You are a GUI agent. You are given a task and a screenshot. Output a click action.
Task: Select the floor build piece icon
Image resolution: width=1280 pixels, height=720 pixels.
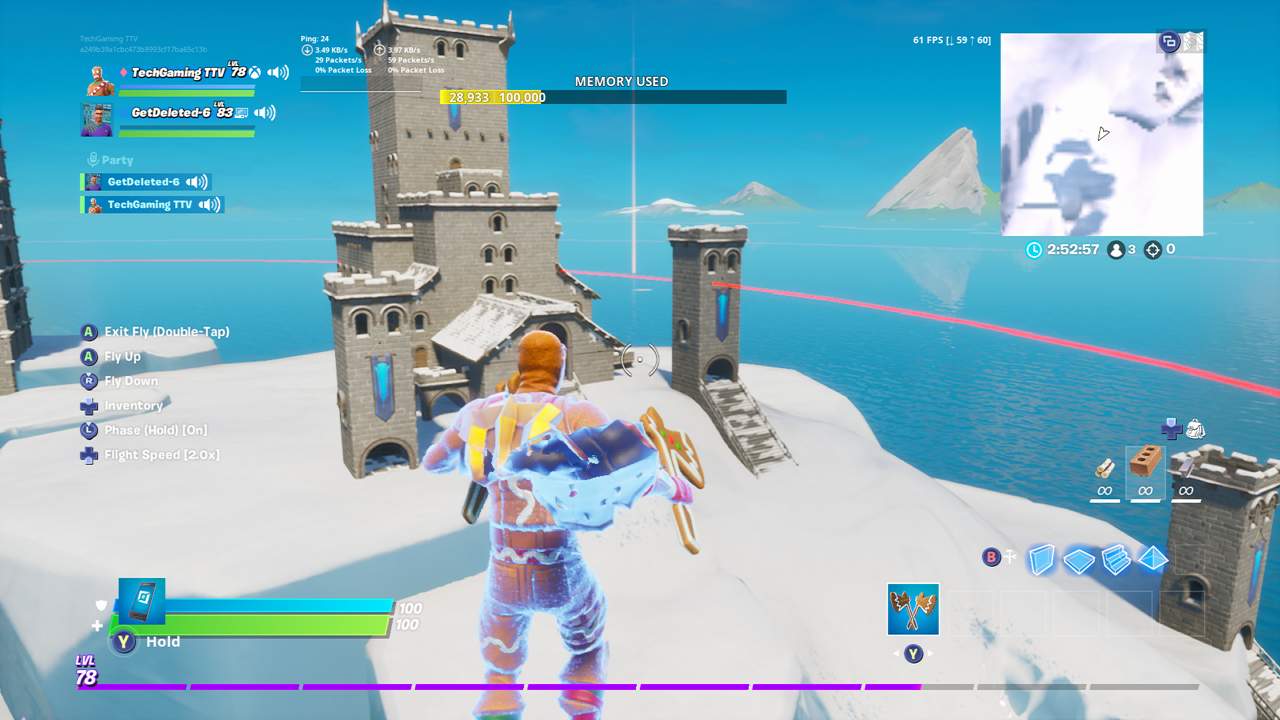click(1079, 560)
